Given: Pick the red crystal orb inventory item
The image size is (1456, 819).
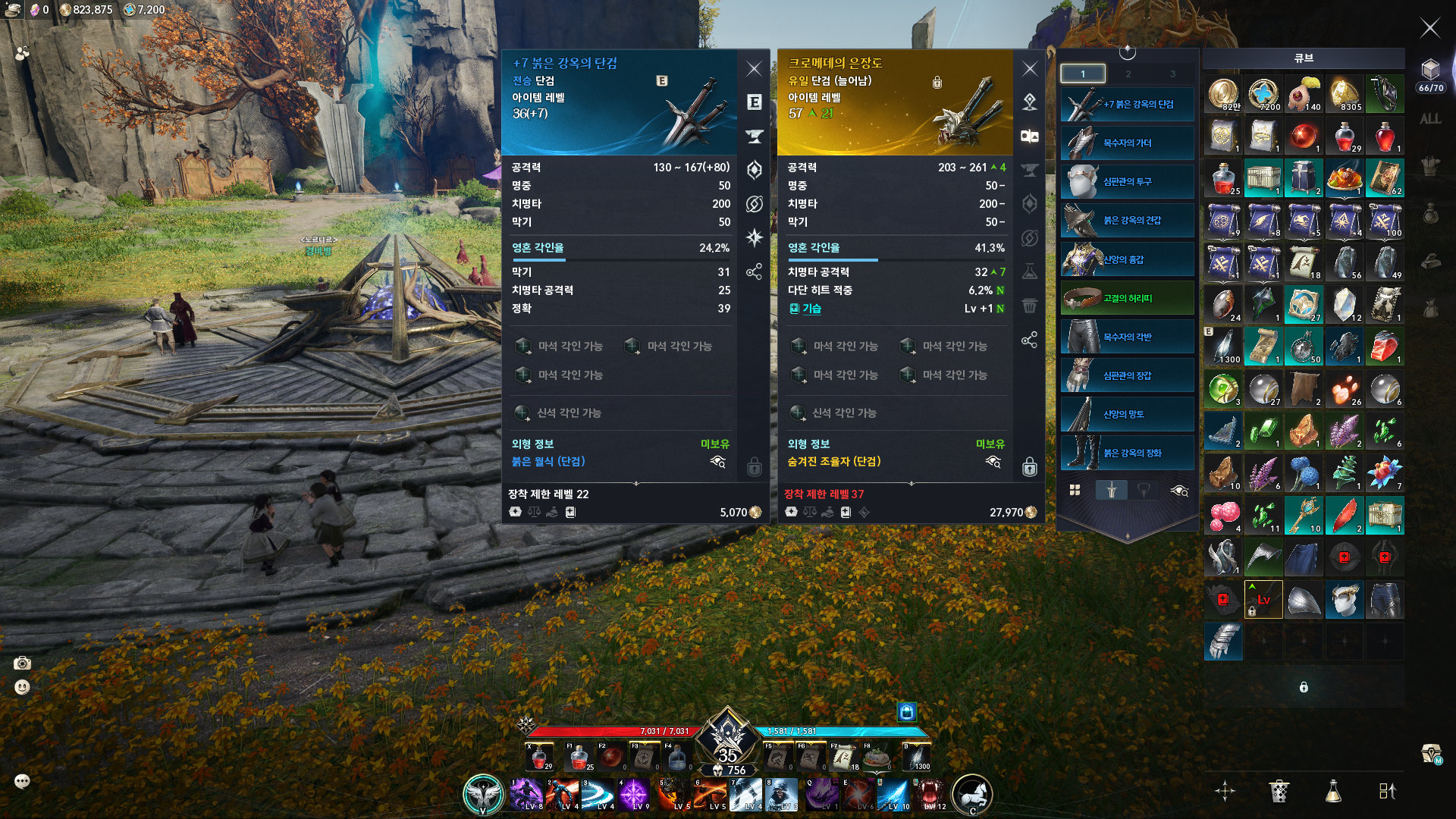Looking at the screenshot, I should pyautogui.click(x=1304, y=136).
